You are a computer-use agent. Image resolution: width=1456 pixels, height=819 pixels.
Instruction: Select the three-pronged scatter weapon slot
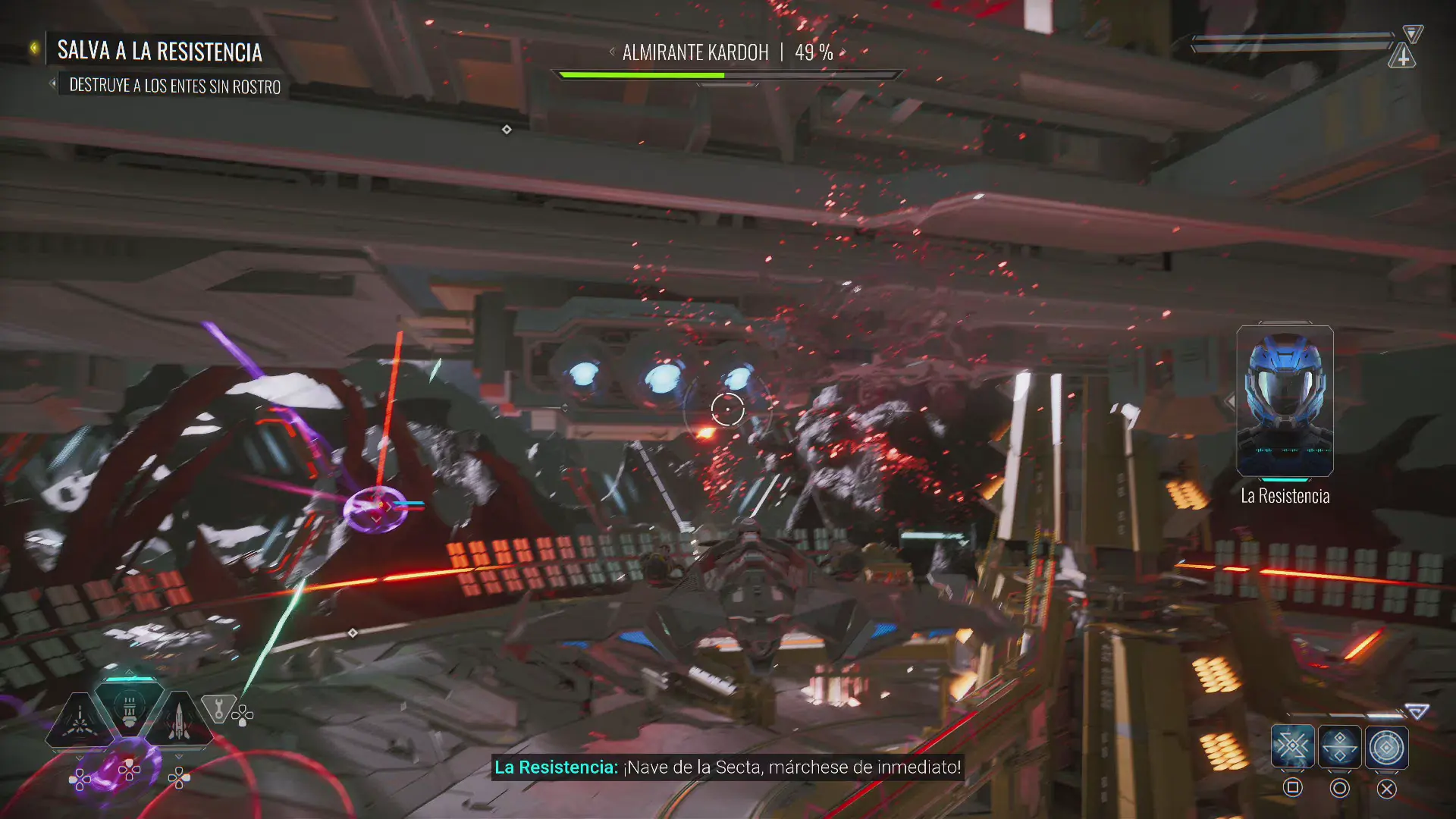(79, 722)
